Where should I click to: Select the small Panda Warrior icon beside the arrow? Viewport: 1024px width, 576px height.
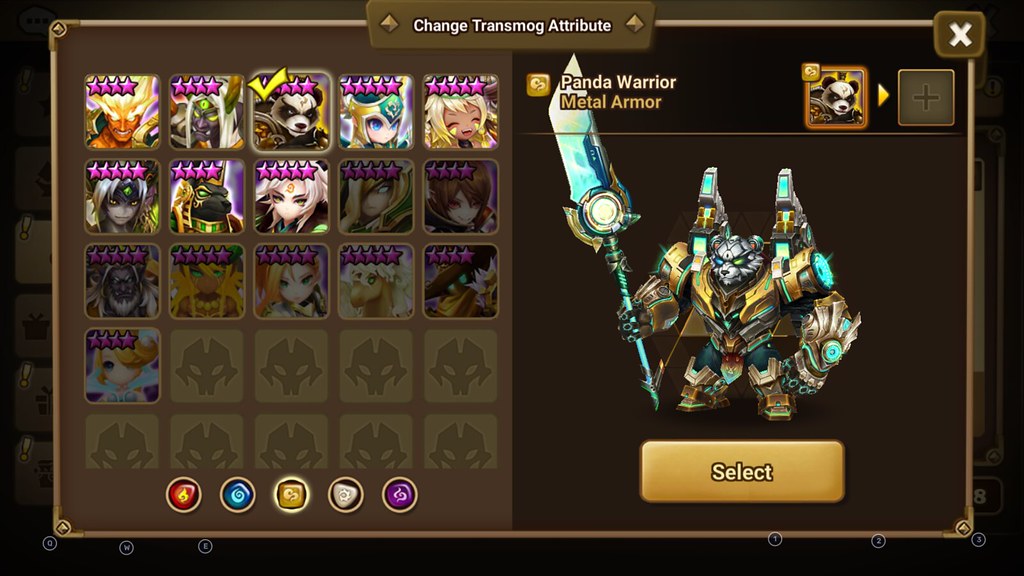pos(836,98)
